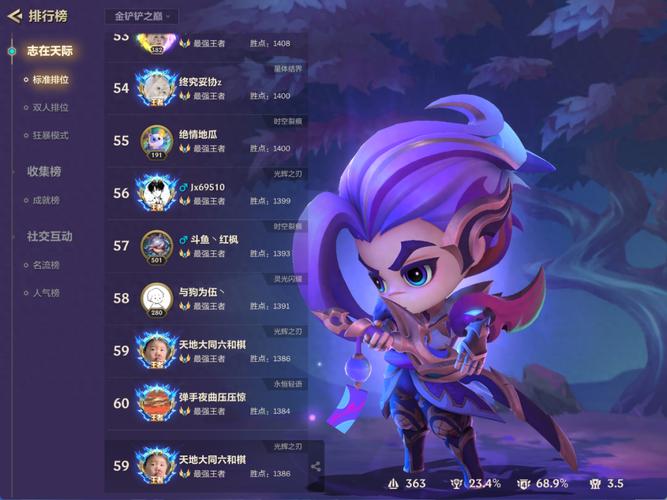Select player 终究妥协z at rank 54
The height and width of the screenshot is (500, 667).
click(214, 88)
